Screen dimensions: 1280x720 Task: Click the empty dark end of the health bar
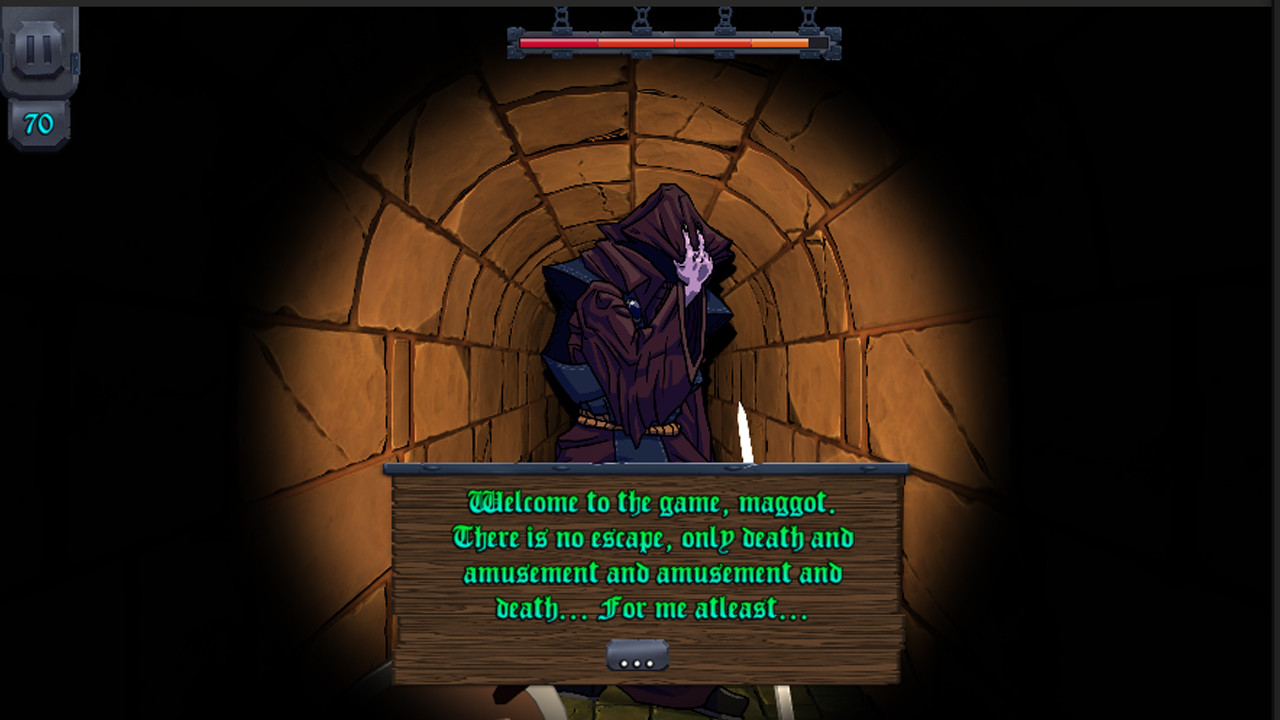[x=820, y=43]
